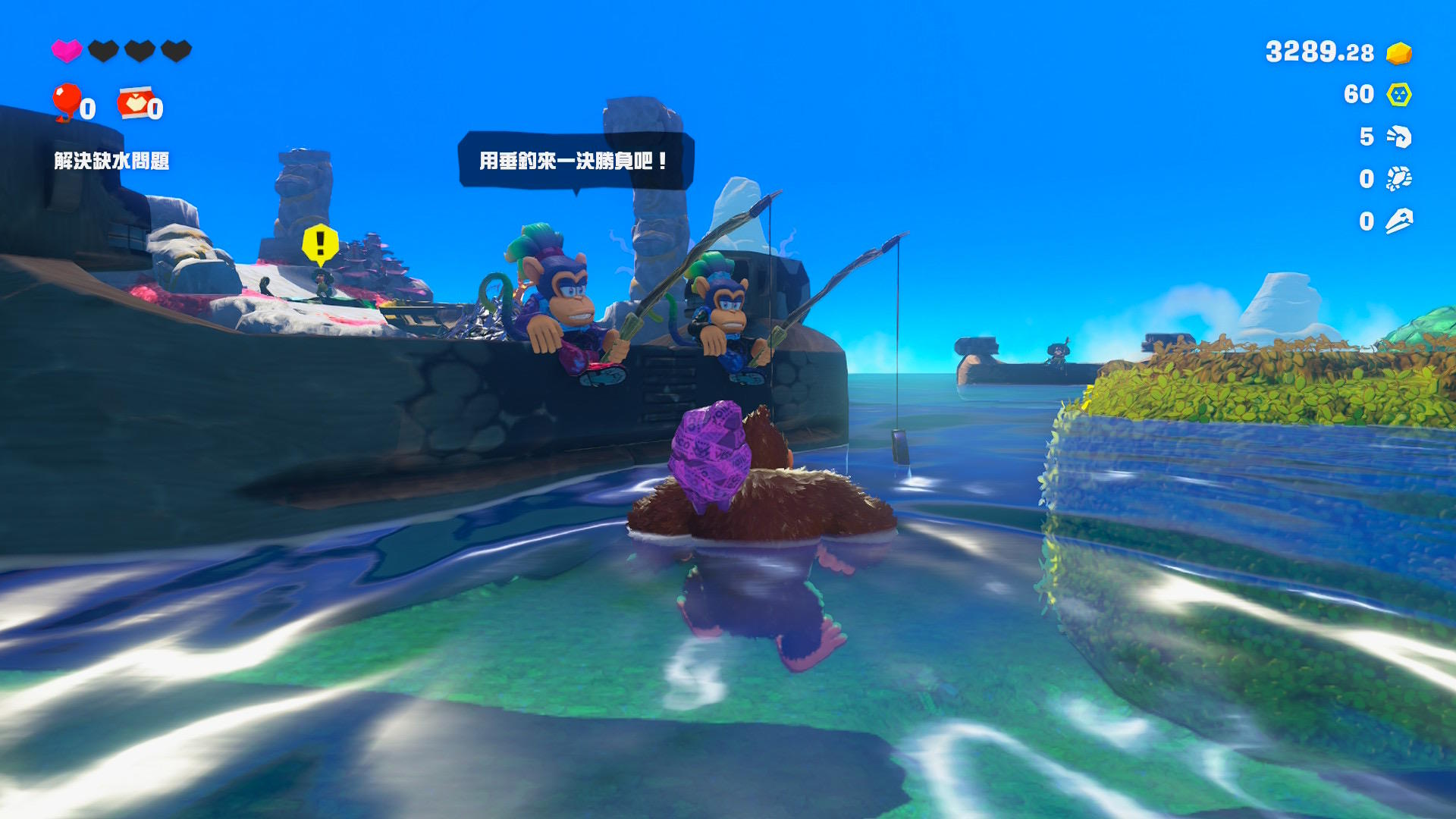
Task: Click the red balloon item icon
Action: pos(67,102)
